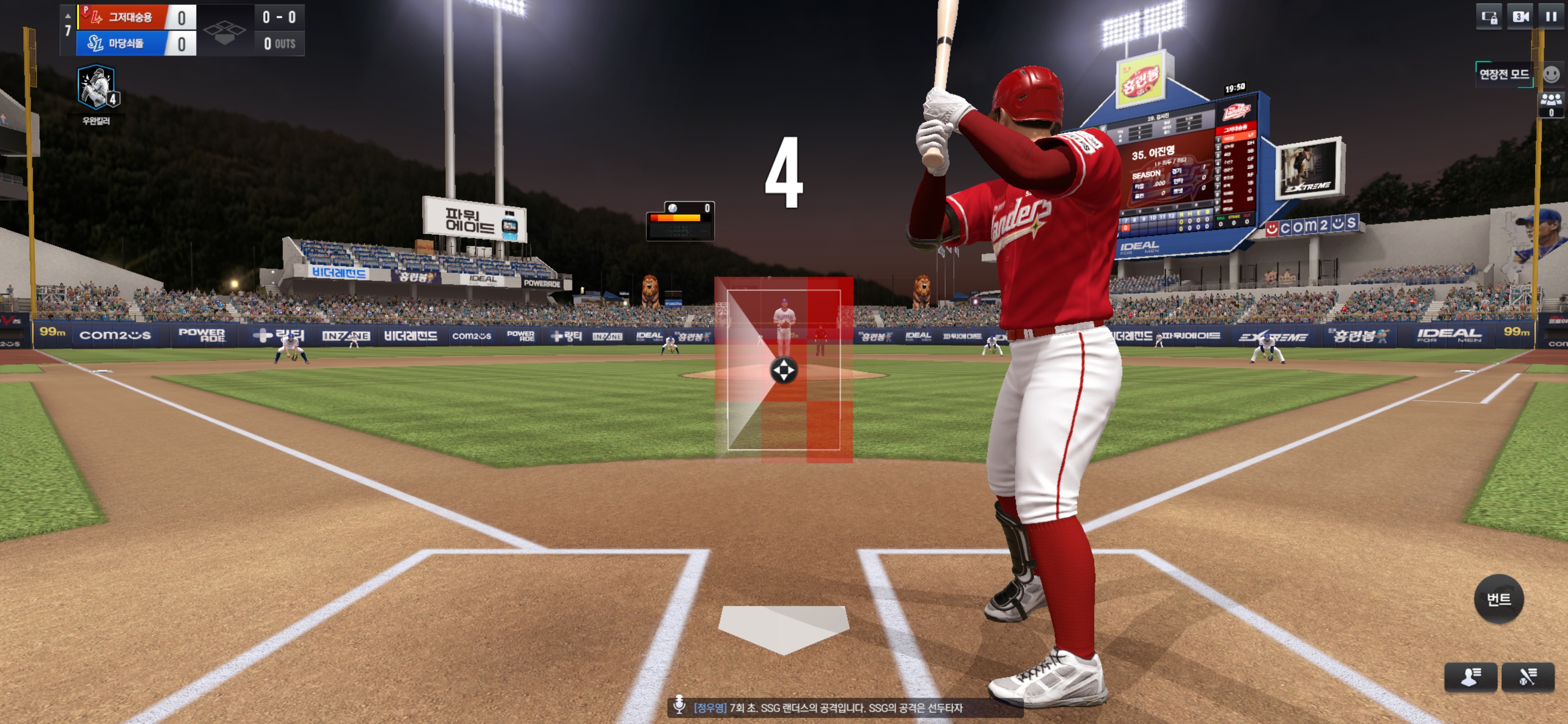
Task: Open the bat and ball stats button
Action: pos(1527,677)
